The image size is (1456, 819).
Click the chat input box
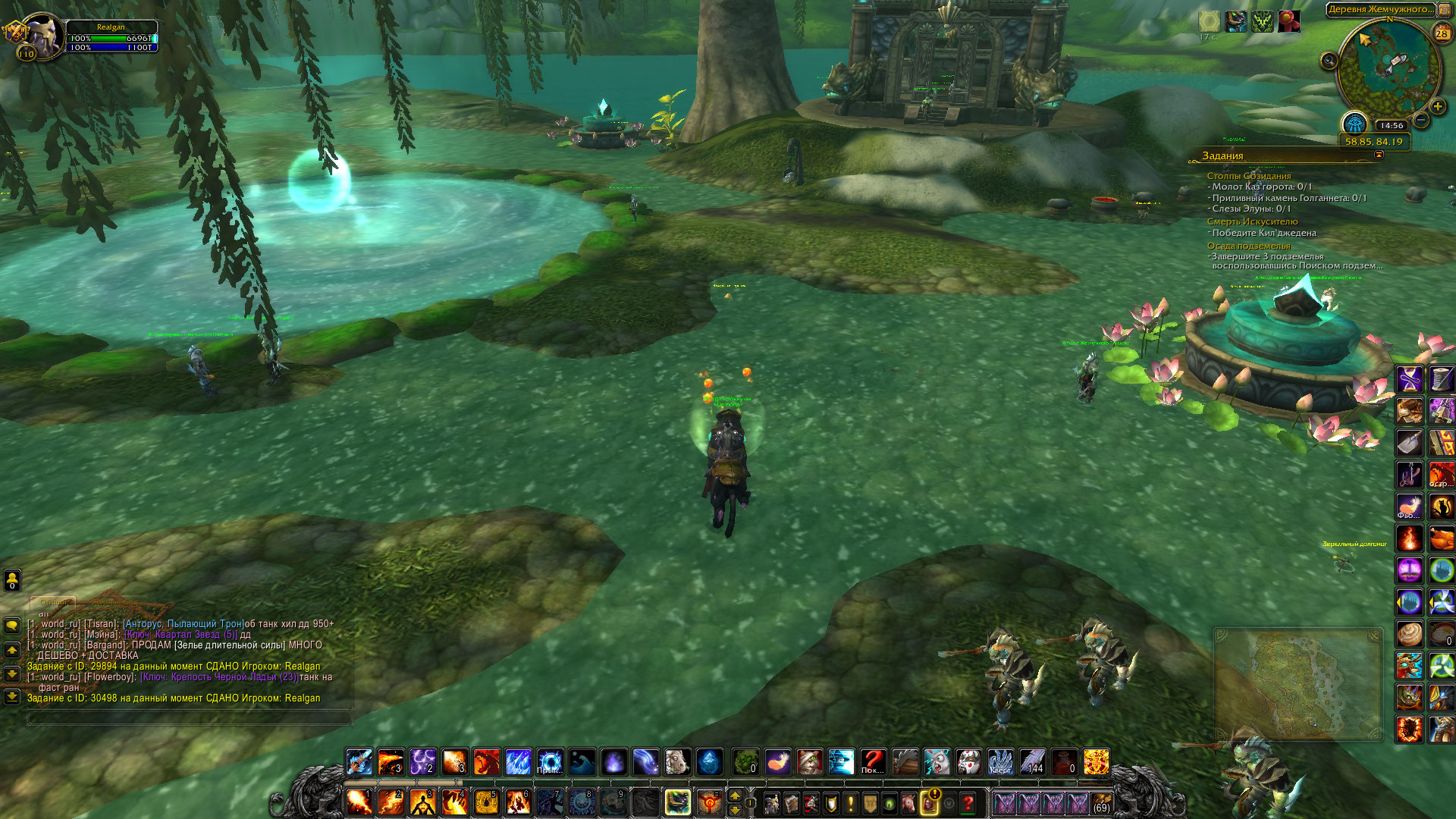190,717
